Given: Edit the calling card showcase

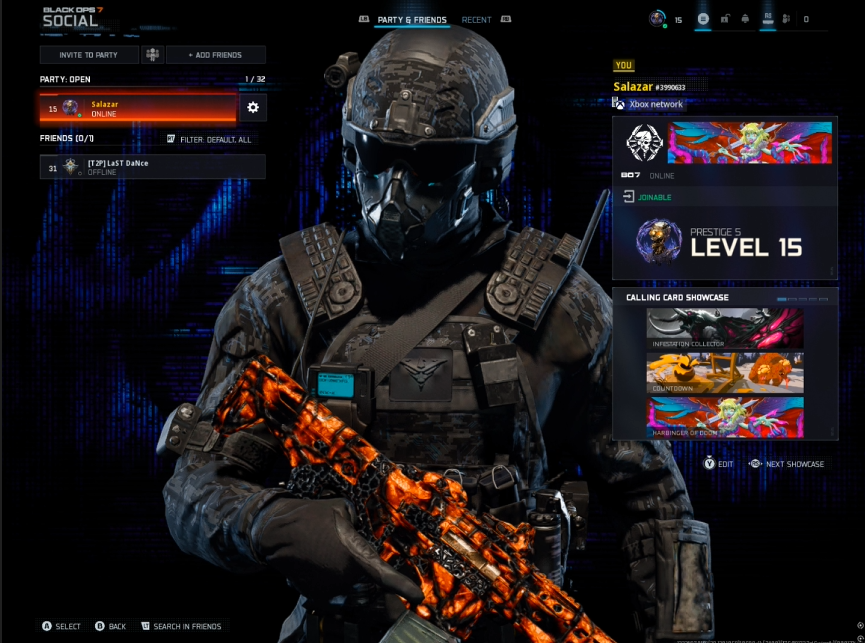Looking at the screenshot, I should pos(719,464).
